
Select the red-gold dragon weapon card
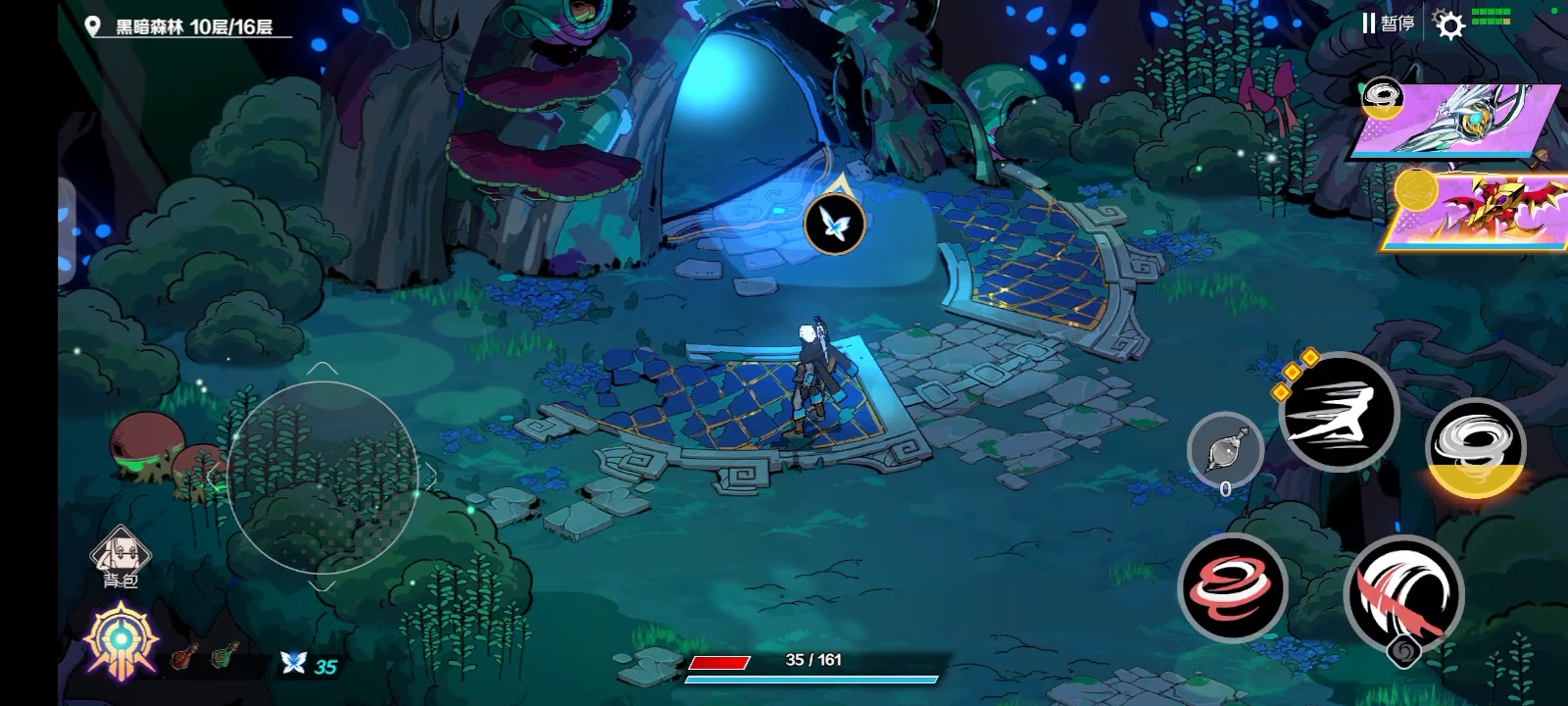point(1478,212)
